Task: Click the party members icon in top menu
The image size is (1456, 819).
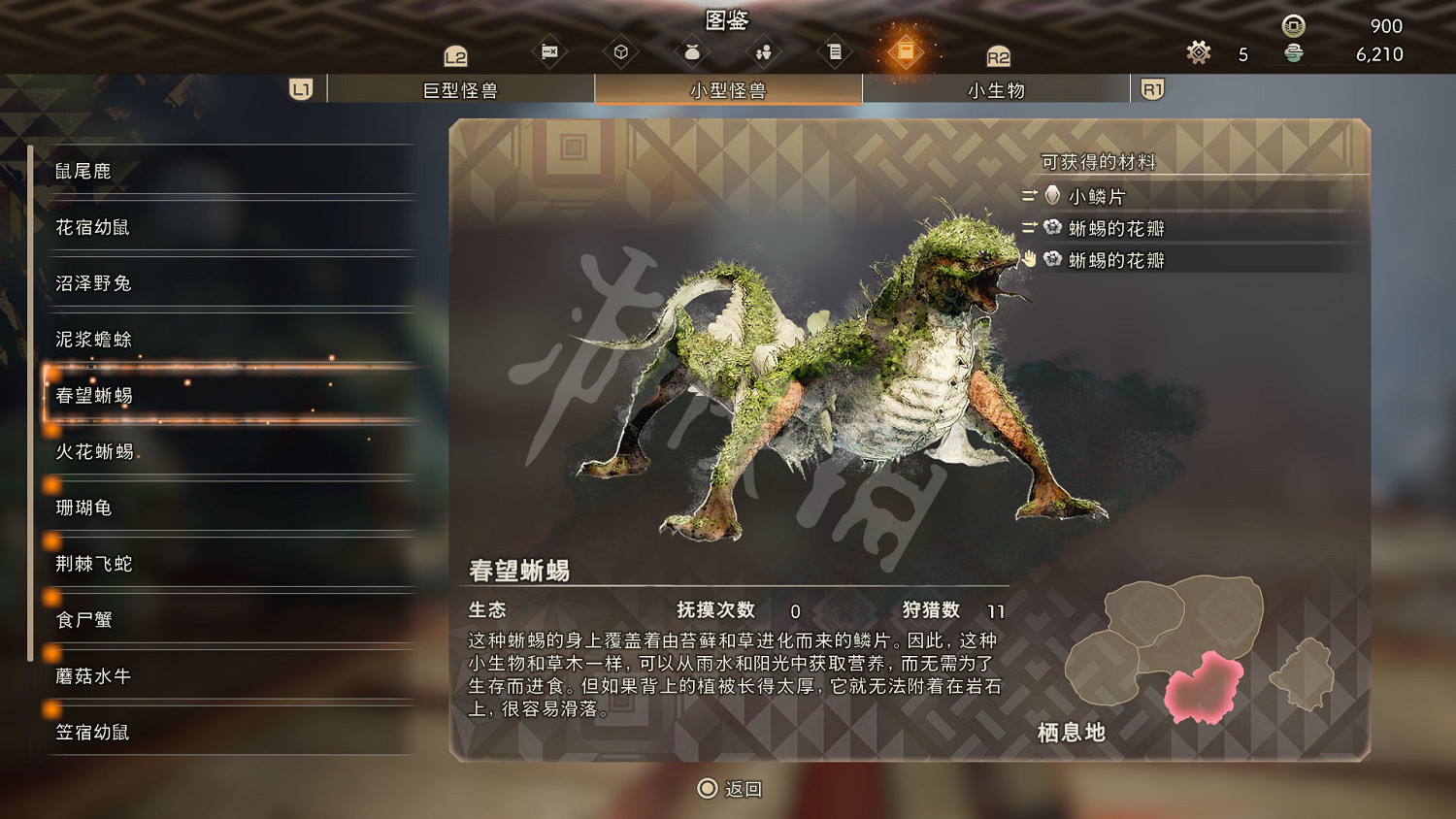Action: pyautogui.click(x=764, y=53)
